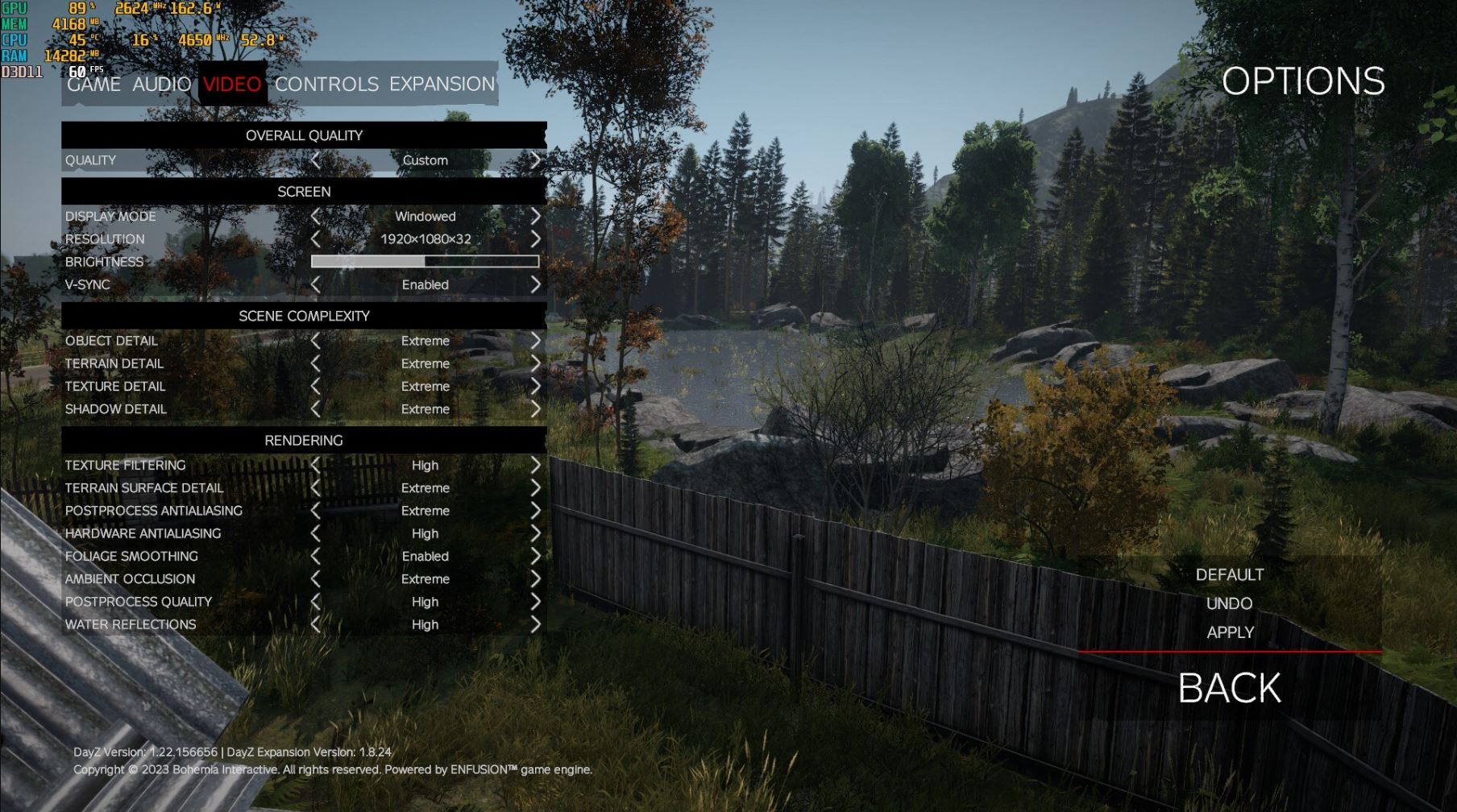Increase Water Reflections with right arrow
1457x812 pixels.
tap(535, 624)
